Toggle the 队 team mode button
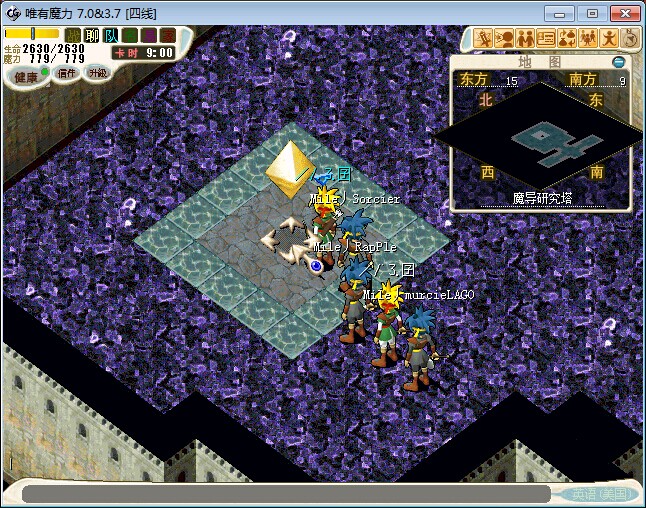The image size is (646, 508). point(111,36)
